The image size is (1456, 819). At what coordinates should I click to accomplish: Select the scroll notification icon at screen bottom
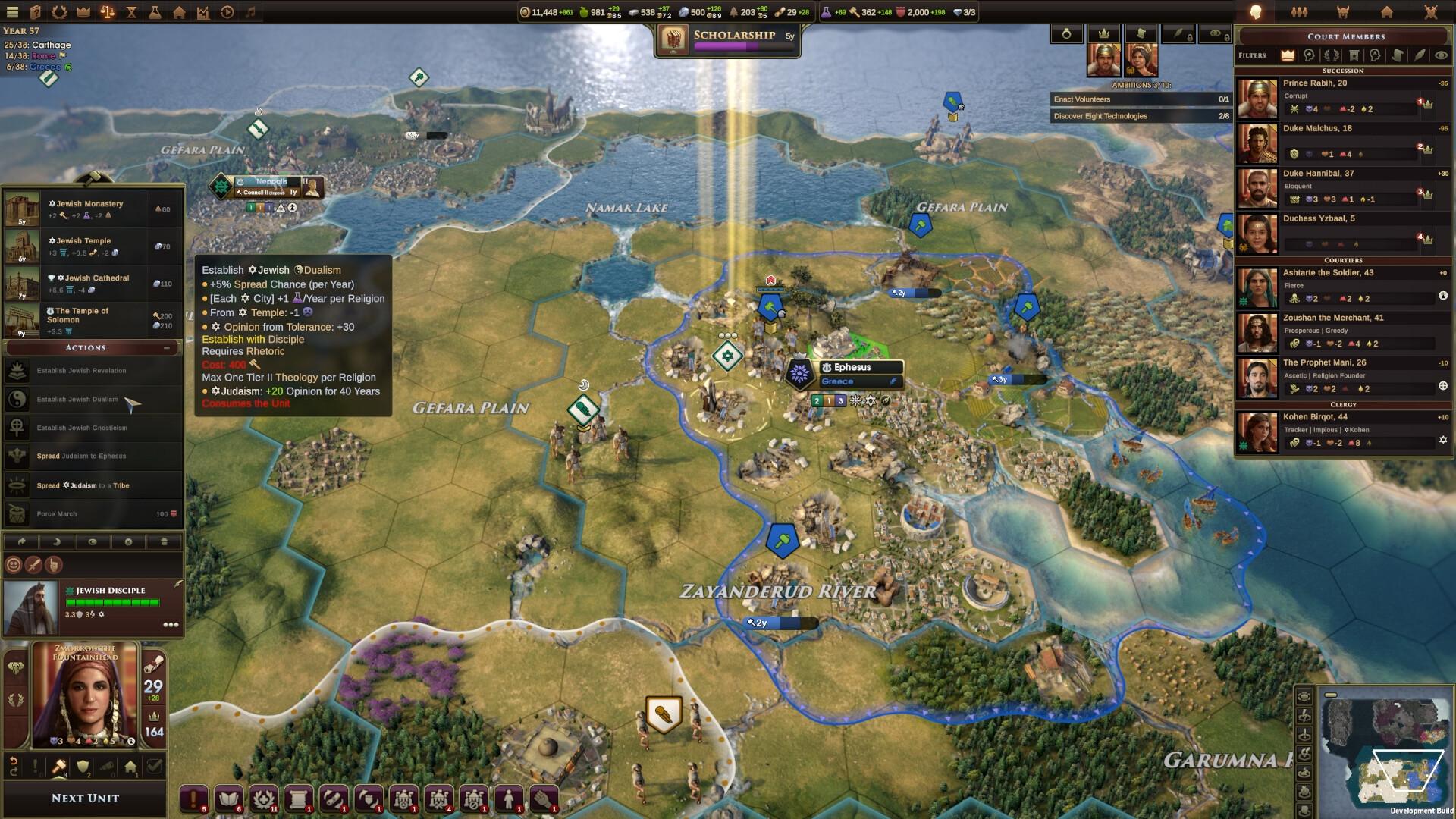tap(298, 798)
